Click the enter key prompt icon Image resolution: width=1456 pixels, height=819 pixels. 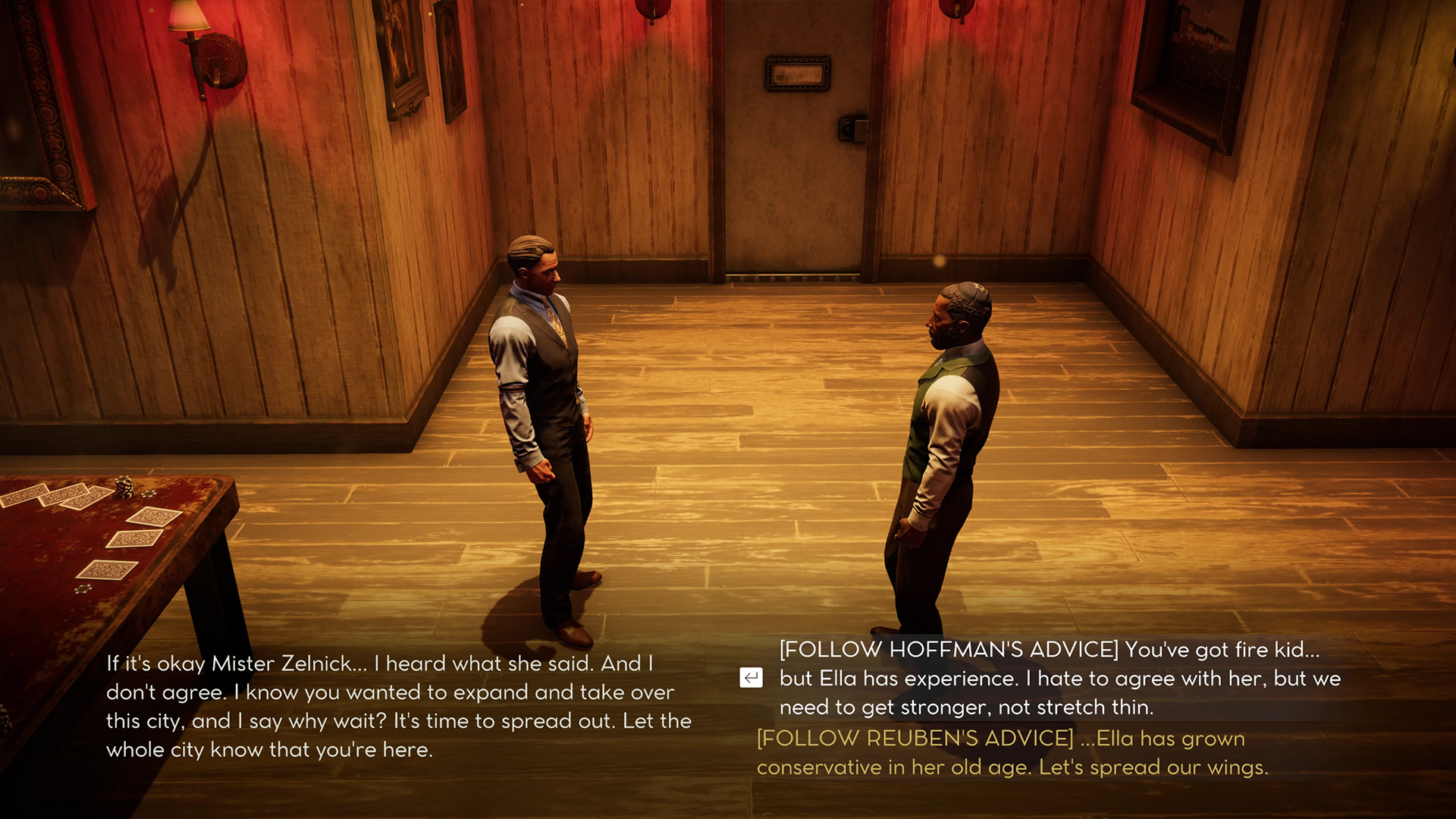click(752, 679)
